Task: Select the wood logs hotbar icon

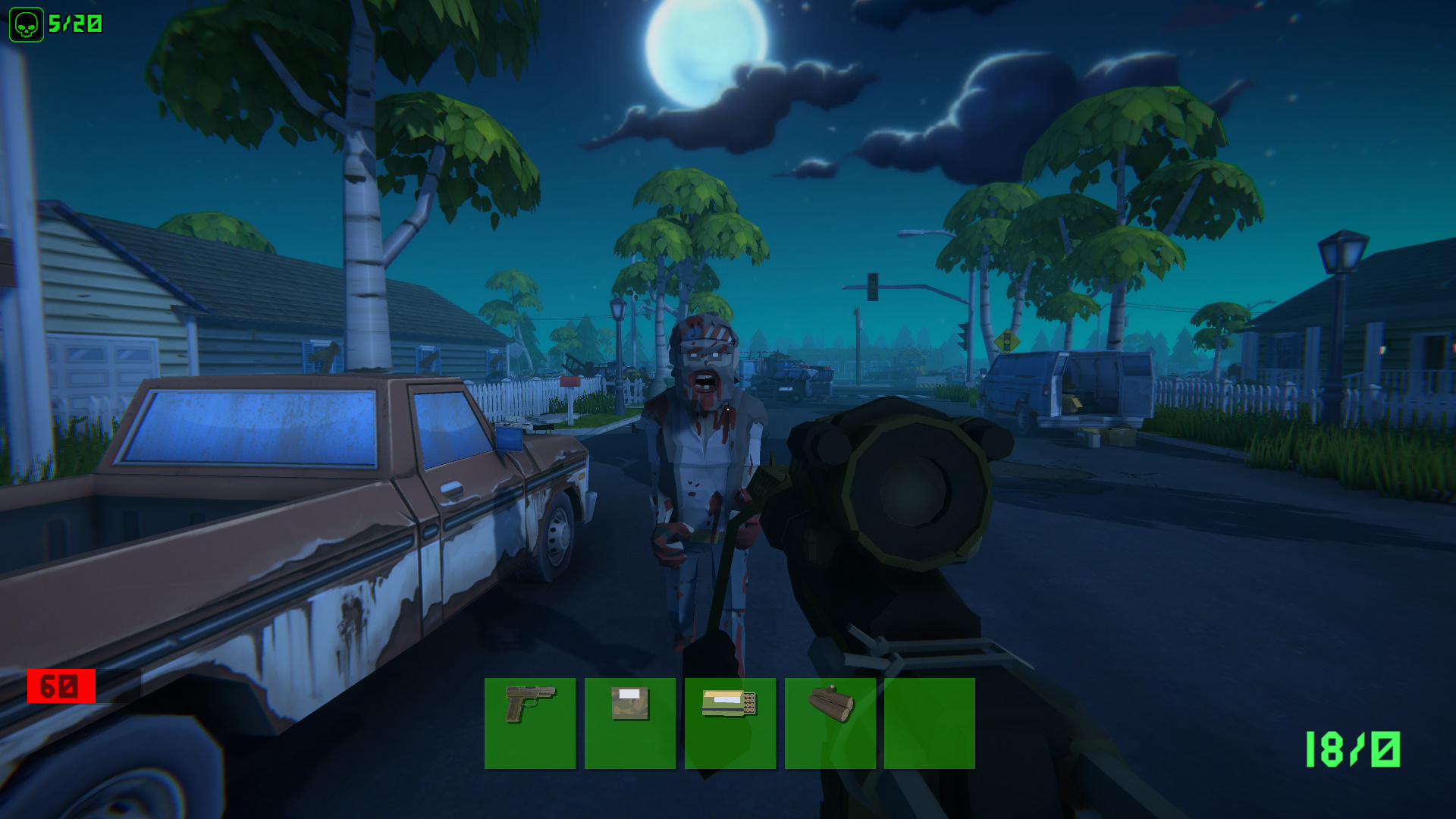Action: tap(832, 721)
